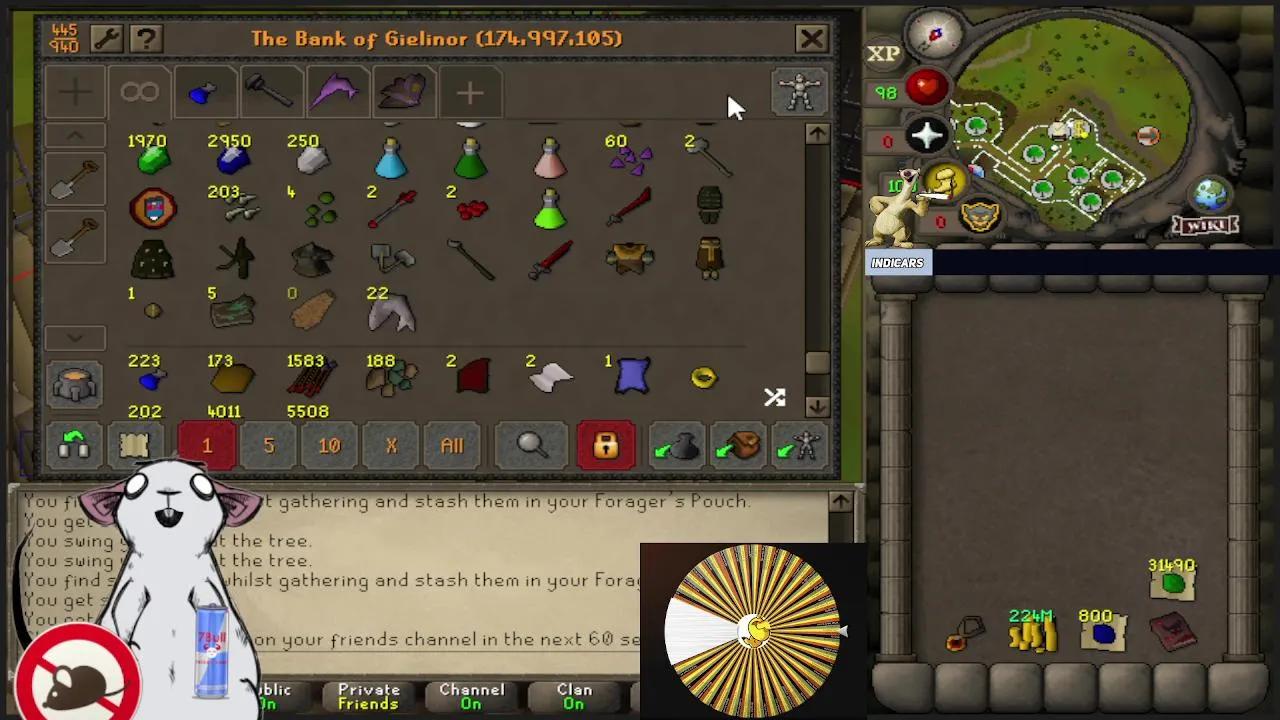Screen dimensions: 1280x720
Task: Open the bank settings wrench icon
Action: 109,38
